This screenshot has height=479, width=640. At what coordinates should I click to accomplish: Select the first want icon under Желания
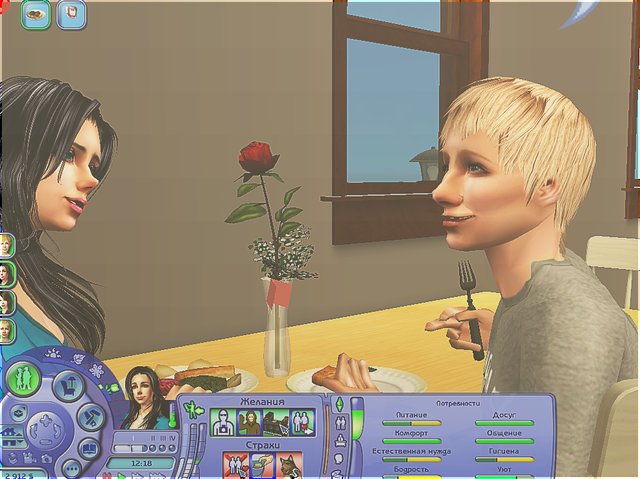click(x=223, y=422)
